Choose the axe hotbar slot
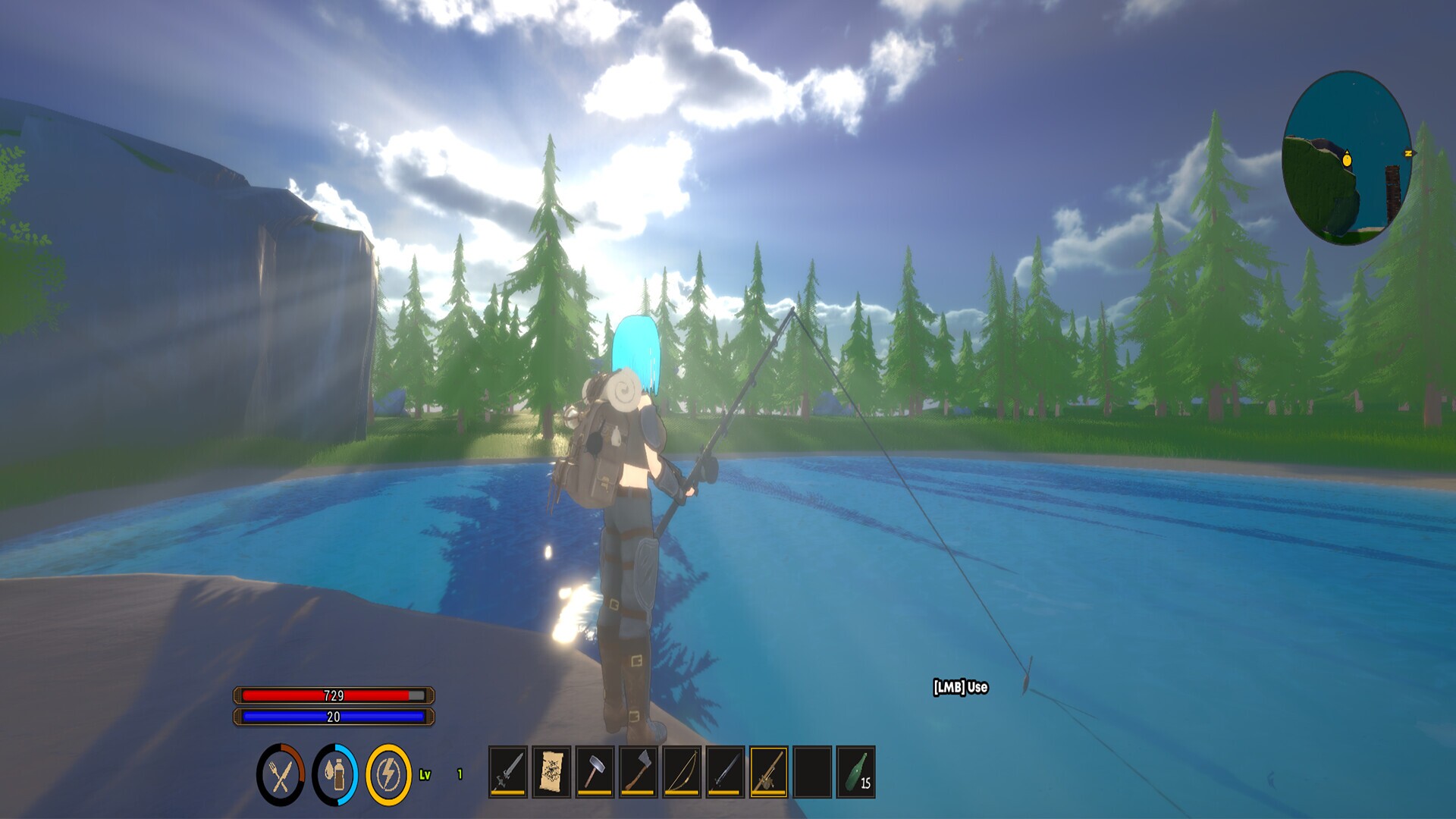This screenshot has height=819, width=1456. (x=639, y=772)
